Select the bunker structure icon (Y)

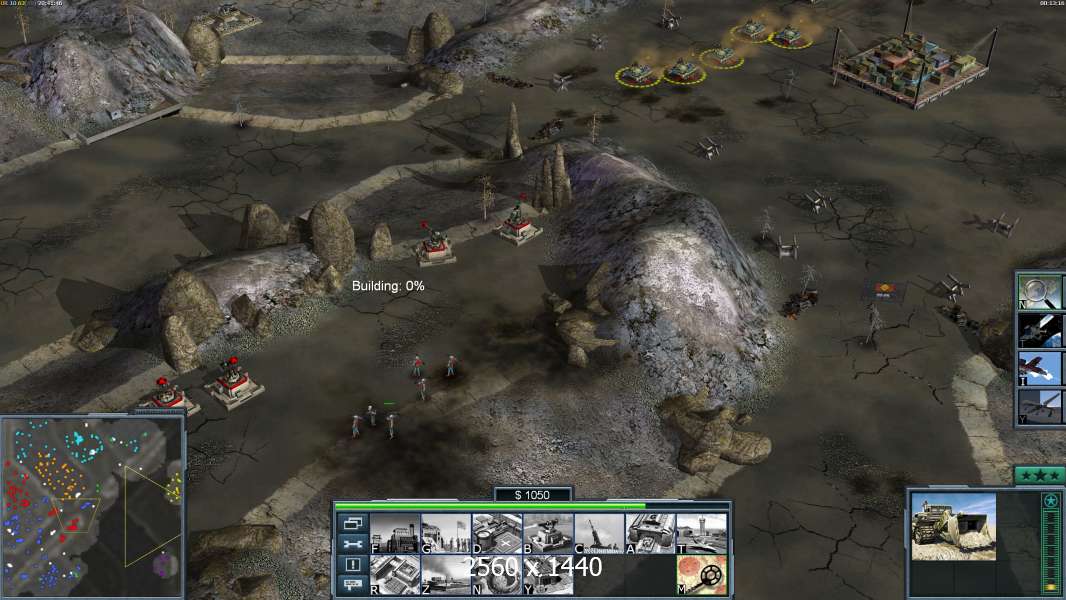[548, 575]
